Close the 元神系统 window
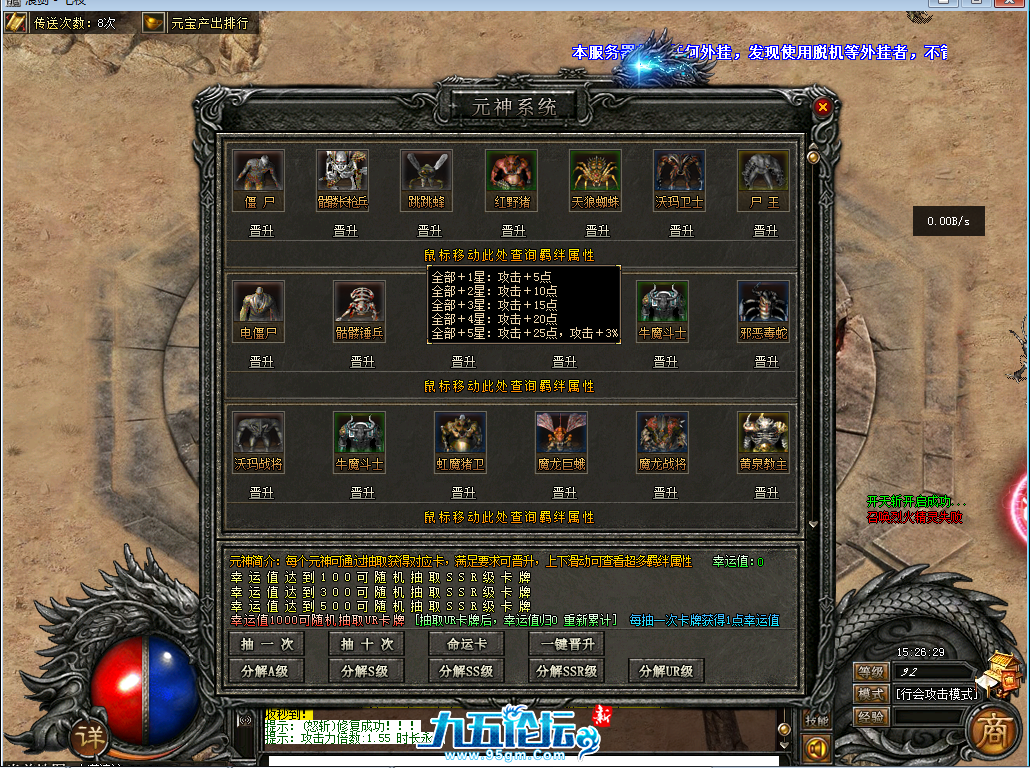Viewport: 1030px width, 768px height. tap(822, 106)
